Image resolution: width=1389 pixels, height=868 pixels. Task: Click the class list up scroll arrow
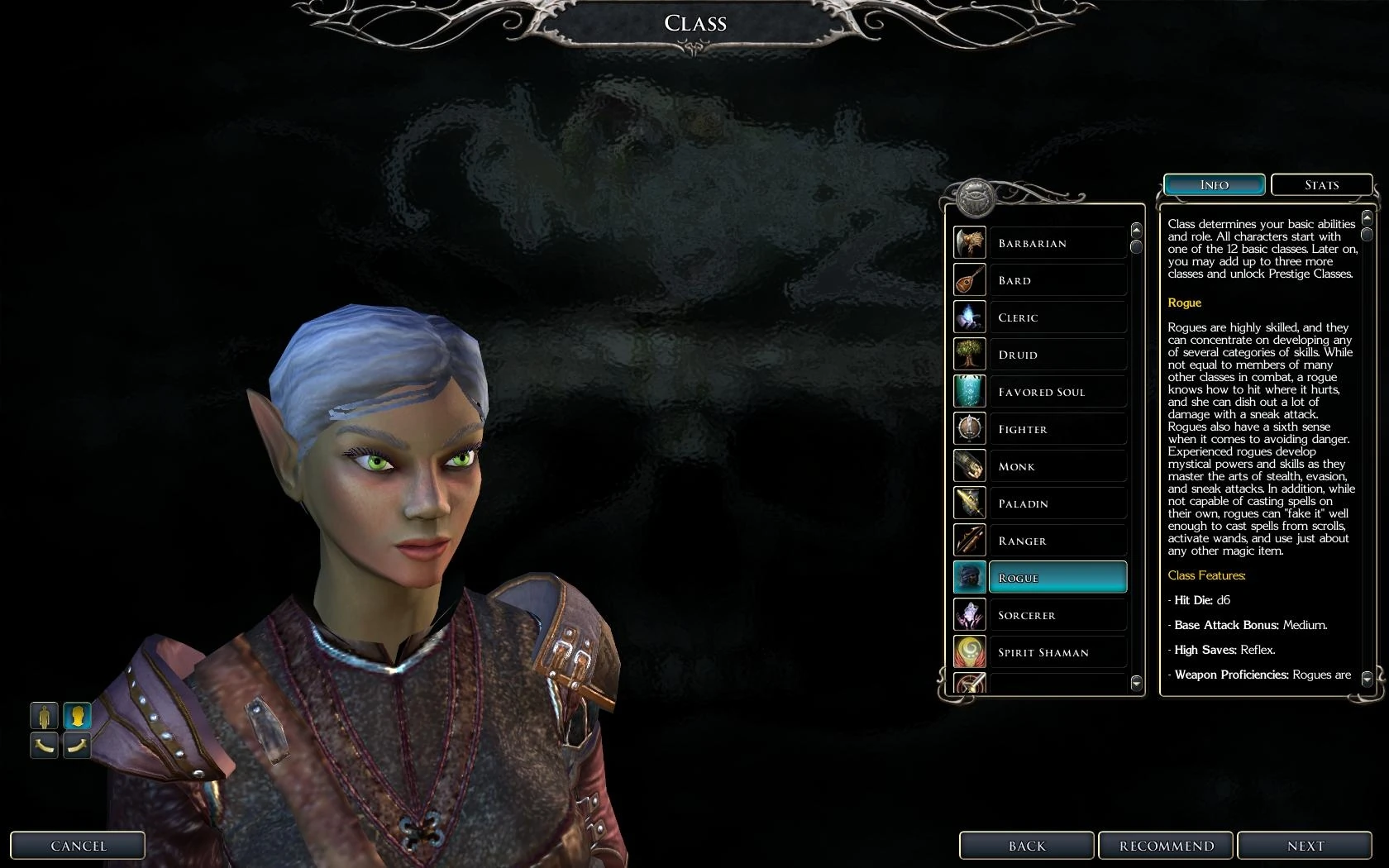point(1136,230)
